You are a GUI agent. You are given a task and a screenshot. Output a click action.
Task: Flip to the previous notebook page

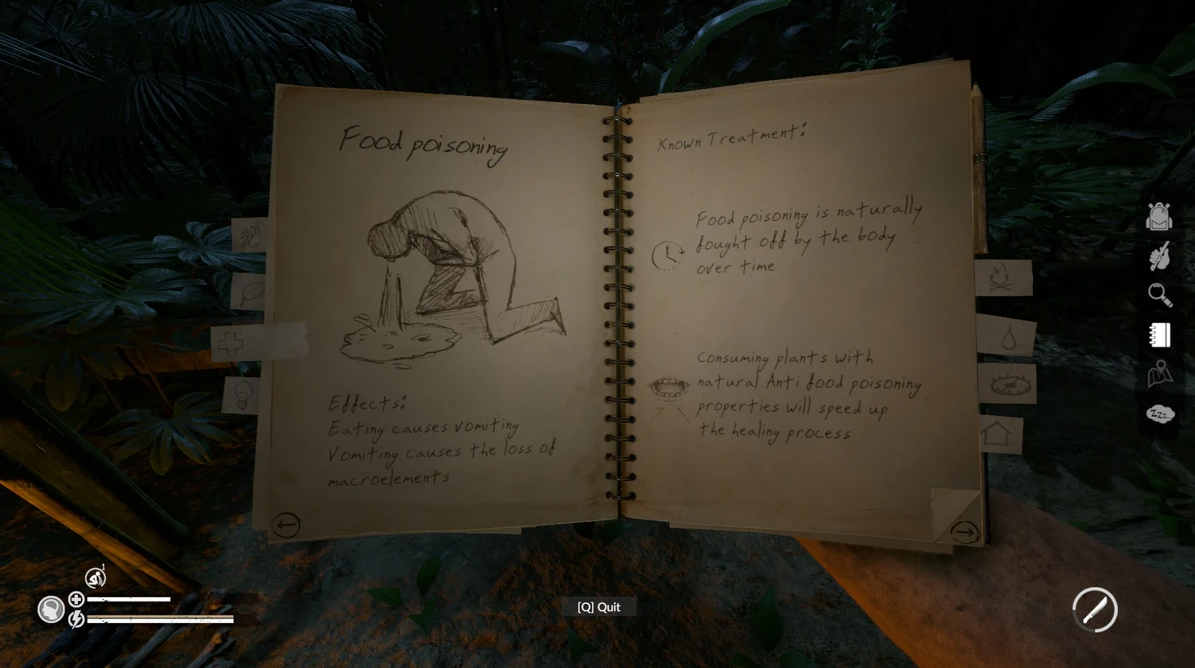click(x=286, y=525)
